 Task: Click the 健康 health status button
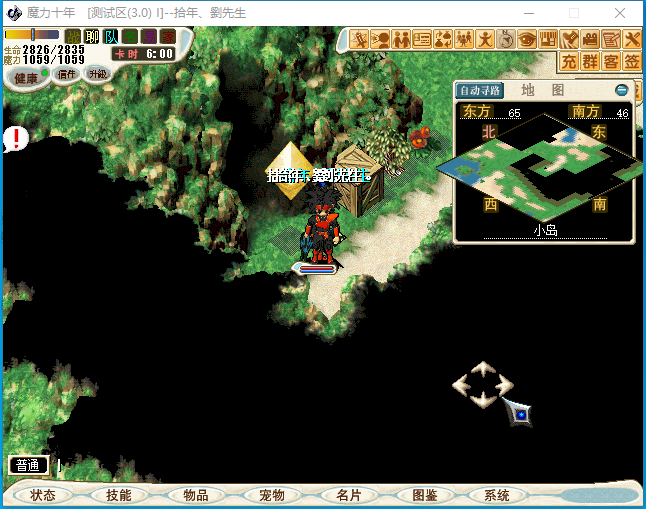(26, 78)
